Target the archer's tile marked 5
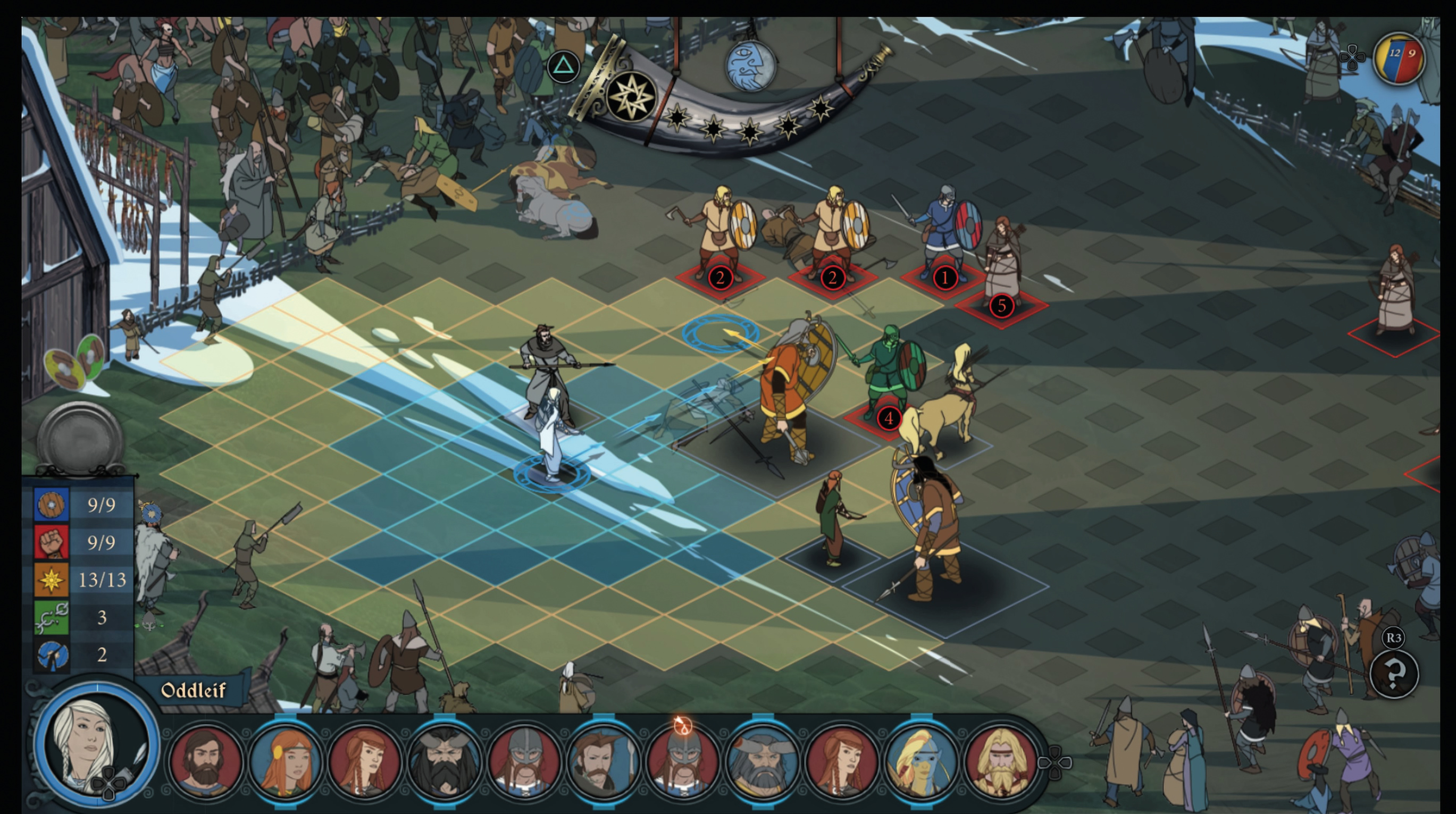The image size is (1456, 814). tap(1001, 306)
